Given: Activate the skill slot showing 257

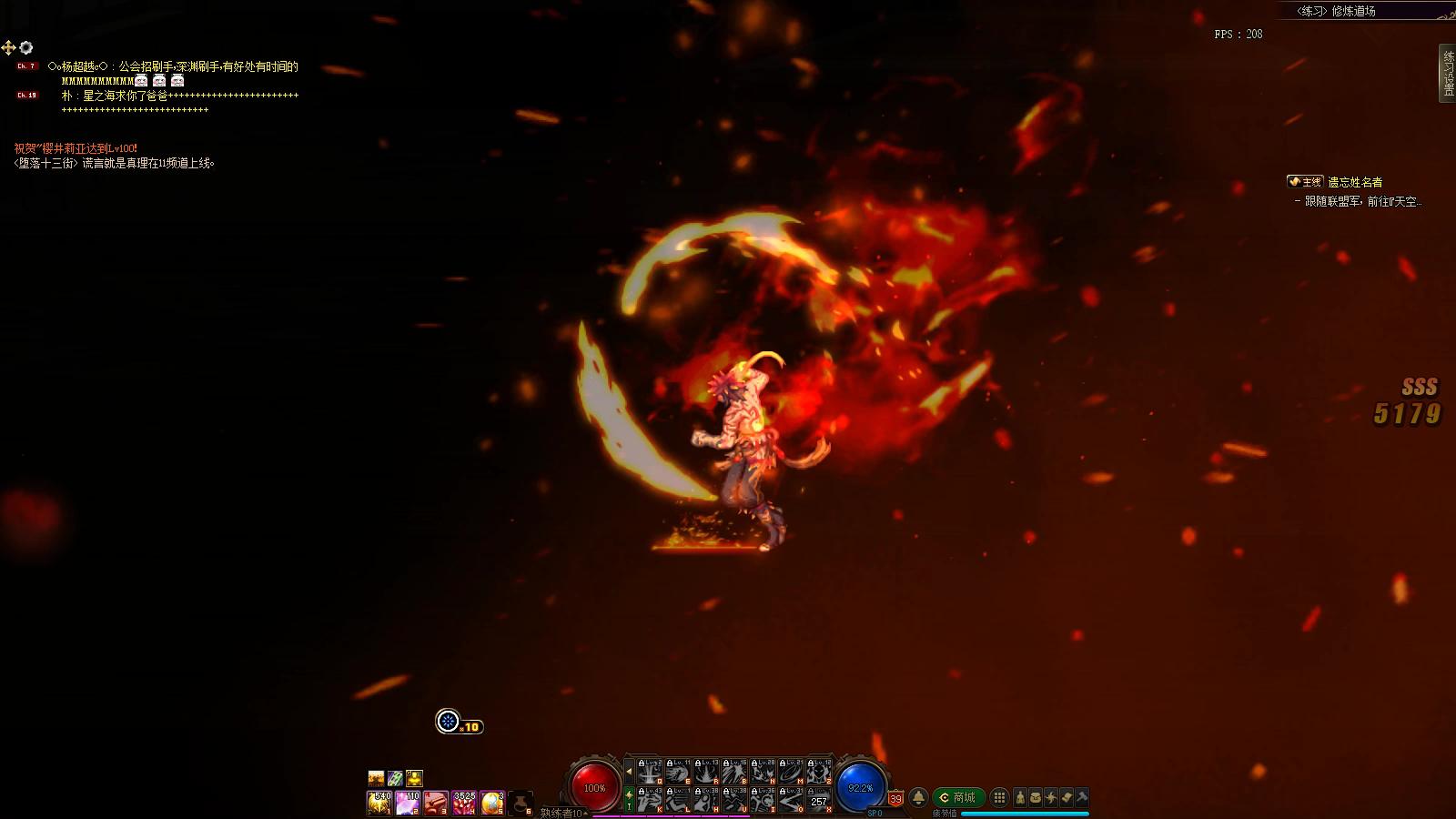Looking at the screenshot, I should (x=819, y=800).
